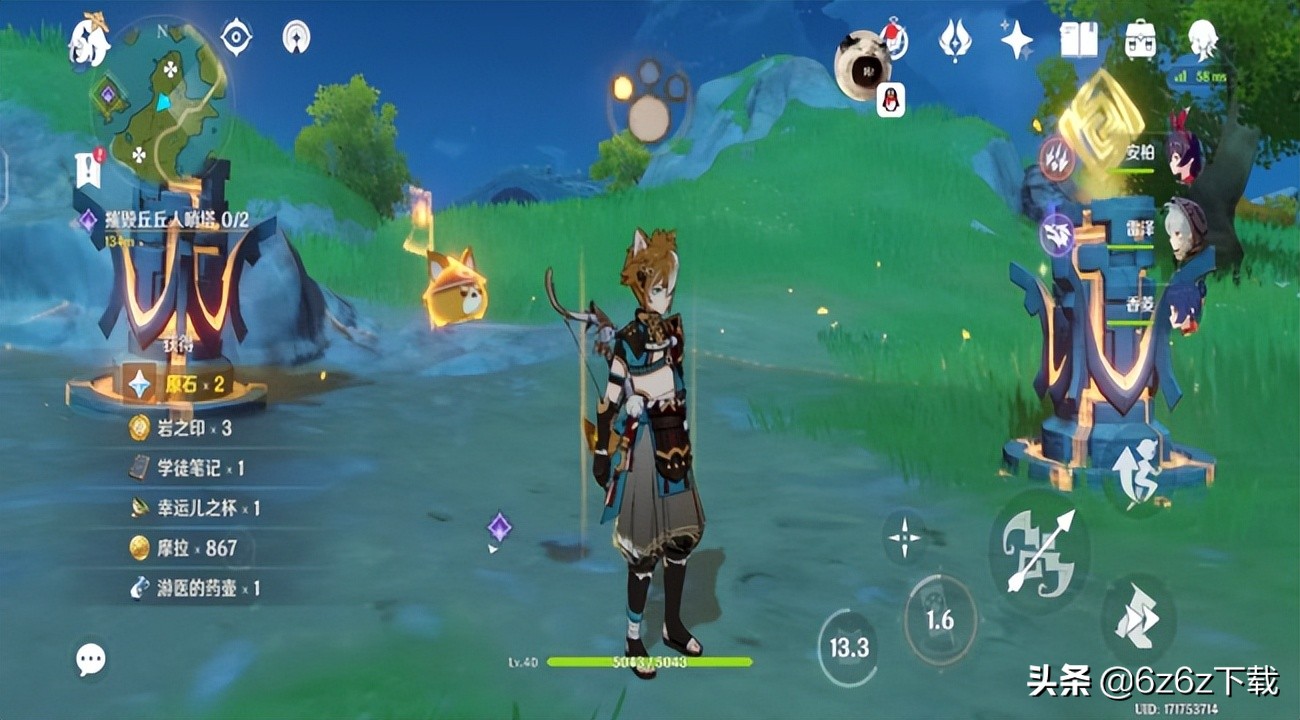Open the Wish star icon

click(955, 41)
